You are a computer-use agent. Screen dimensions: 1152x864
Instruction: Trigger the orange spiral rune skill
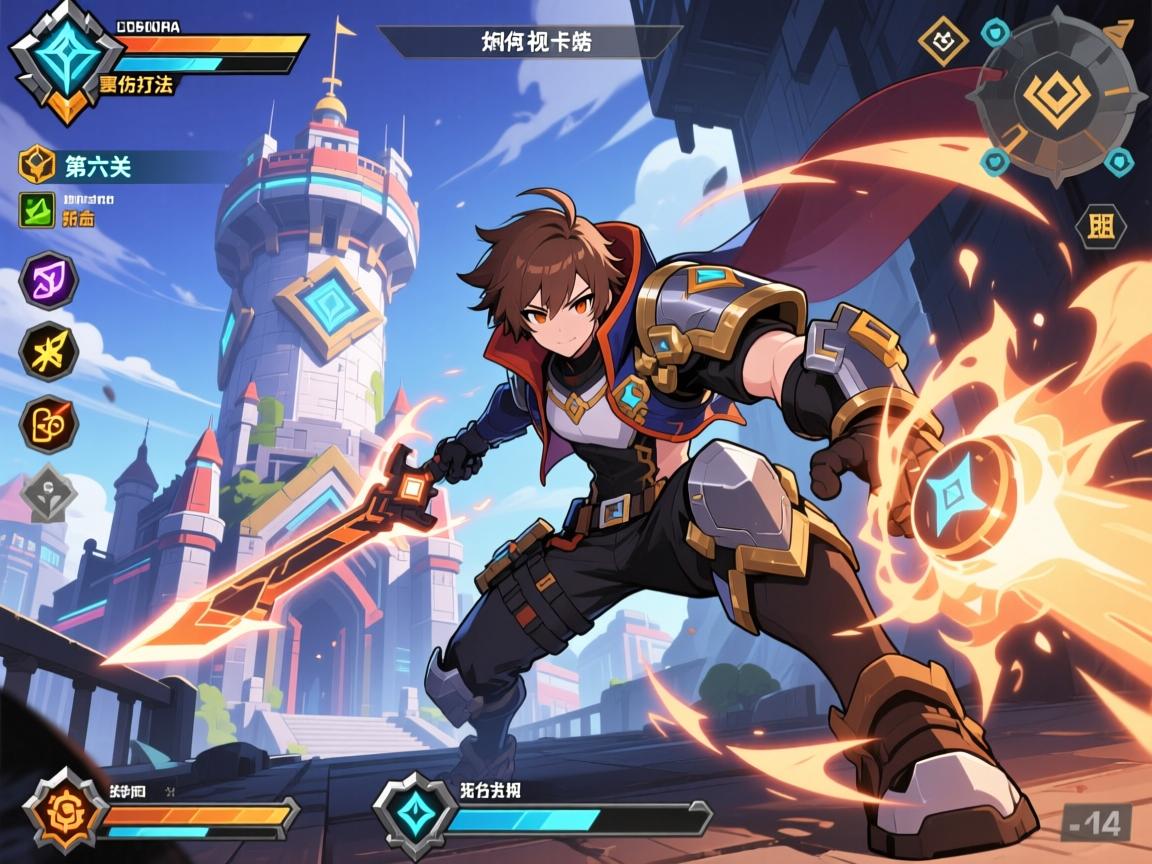pos(48,422)
